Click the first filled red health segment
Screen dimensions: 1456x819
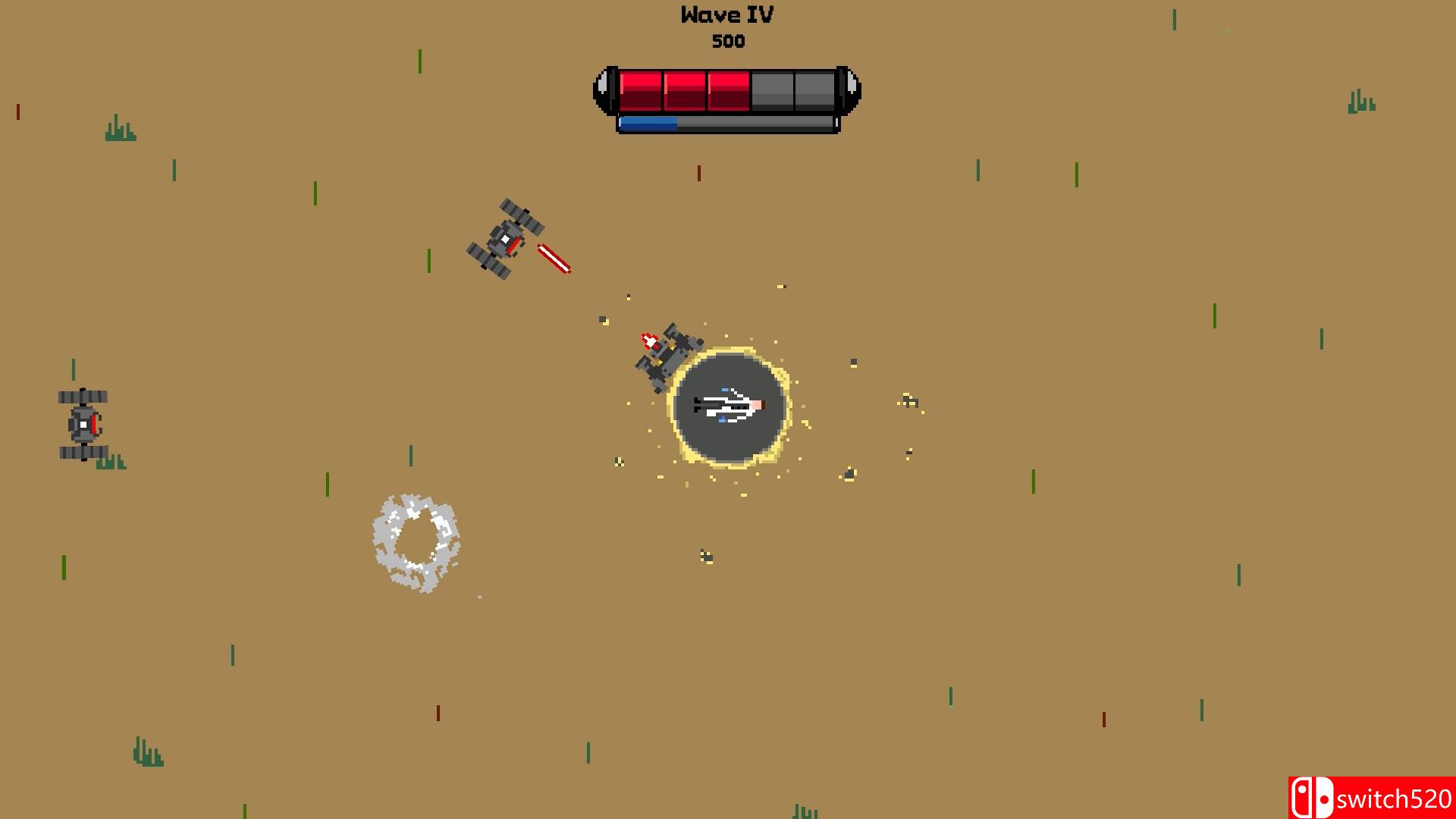point(639,89)
